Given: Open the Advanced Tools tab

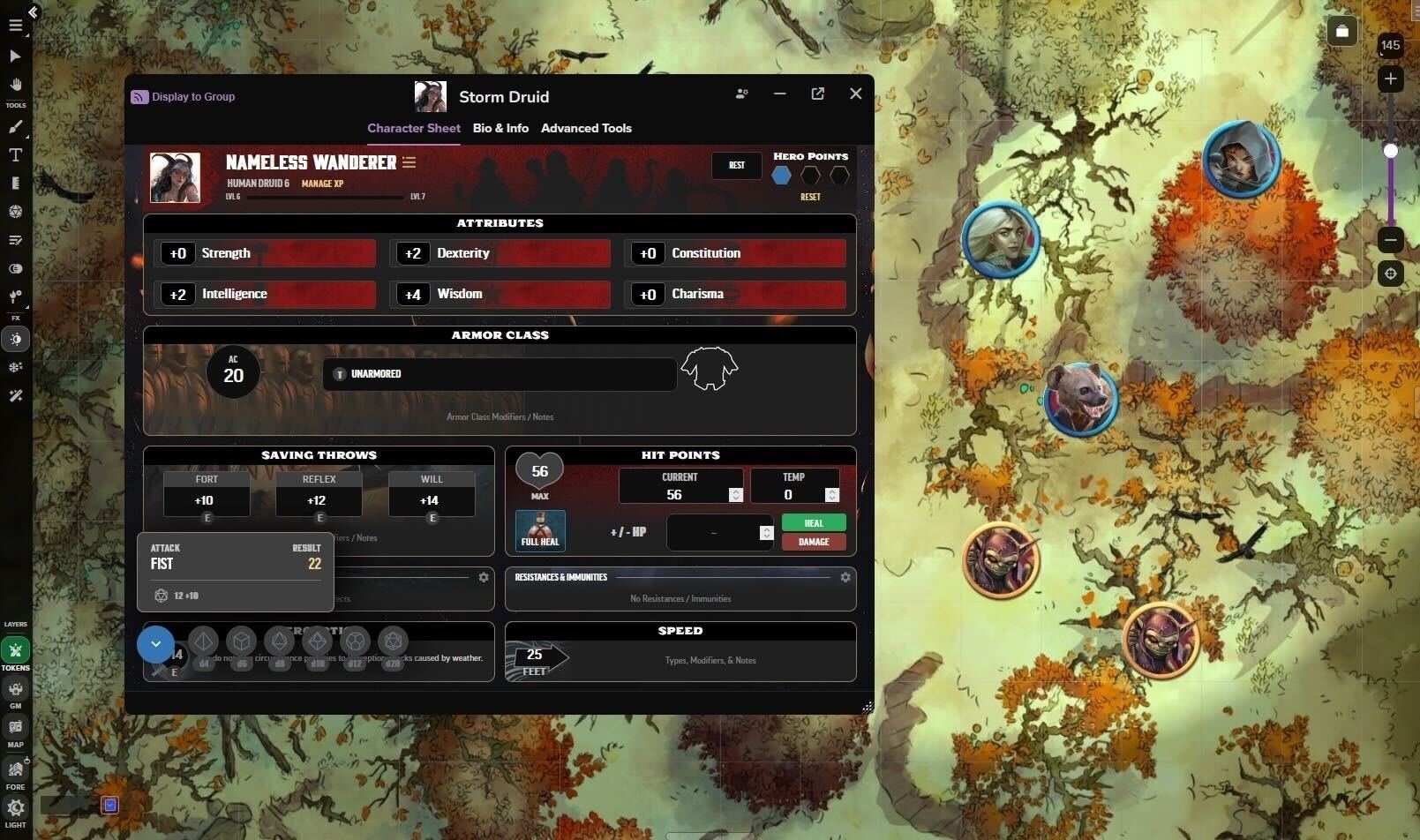Looking at the screenshot, I should tap(586, 128).
